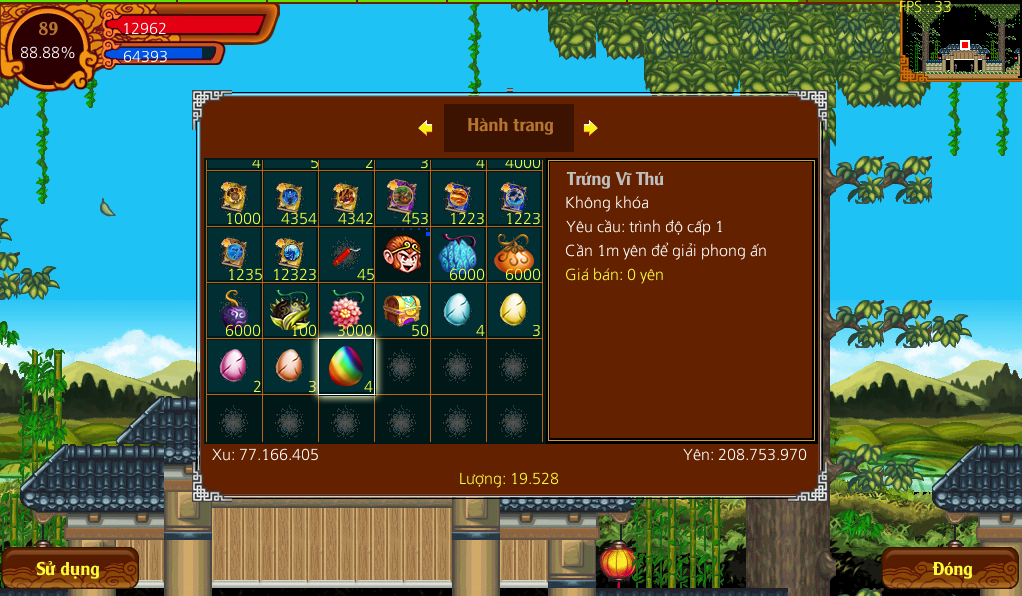The width and height of the screenshot is (1022, 596).
Task: Go to the next tab with right arrow
Action: pos(591,128)
